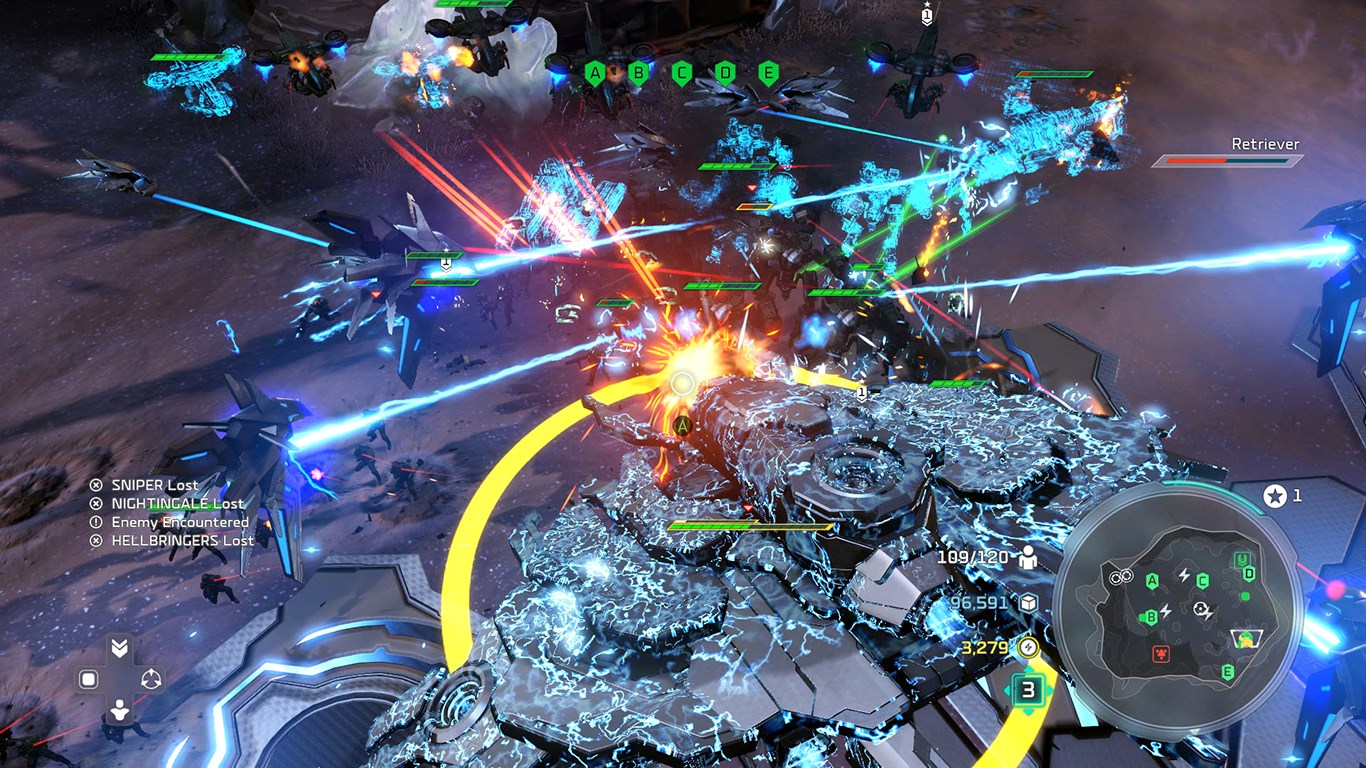This screenshot has width=1366, height=768.
Task: Click control point C in the status row
Action: (x=682, y=72)
